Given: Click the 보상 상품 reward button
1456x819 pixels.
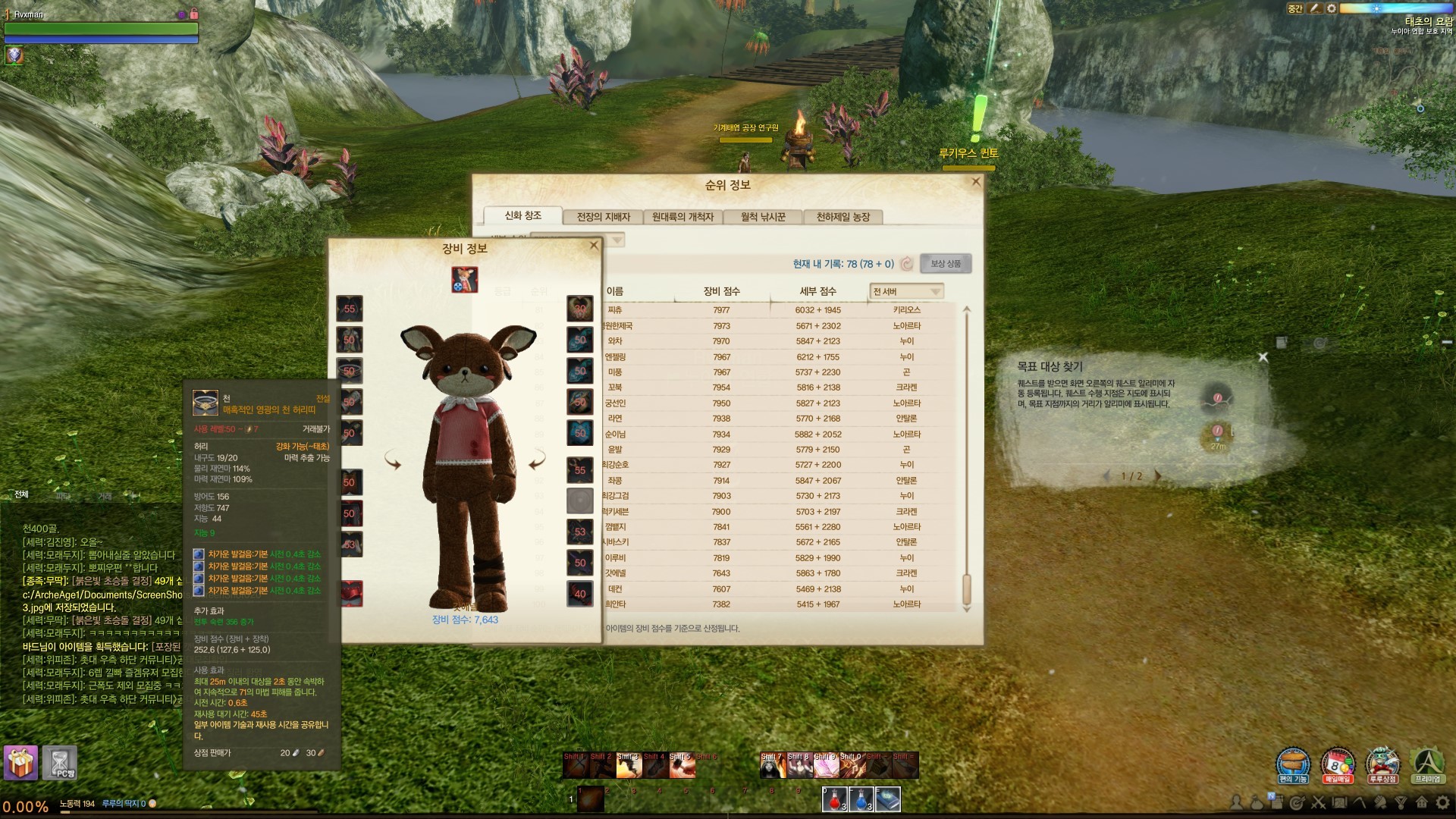Looking at the screenshot, I should point(945,264).
